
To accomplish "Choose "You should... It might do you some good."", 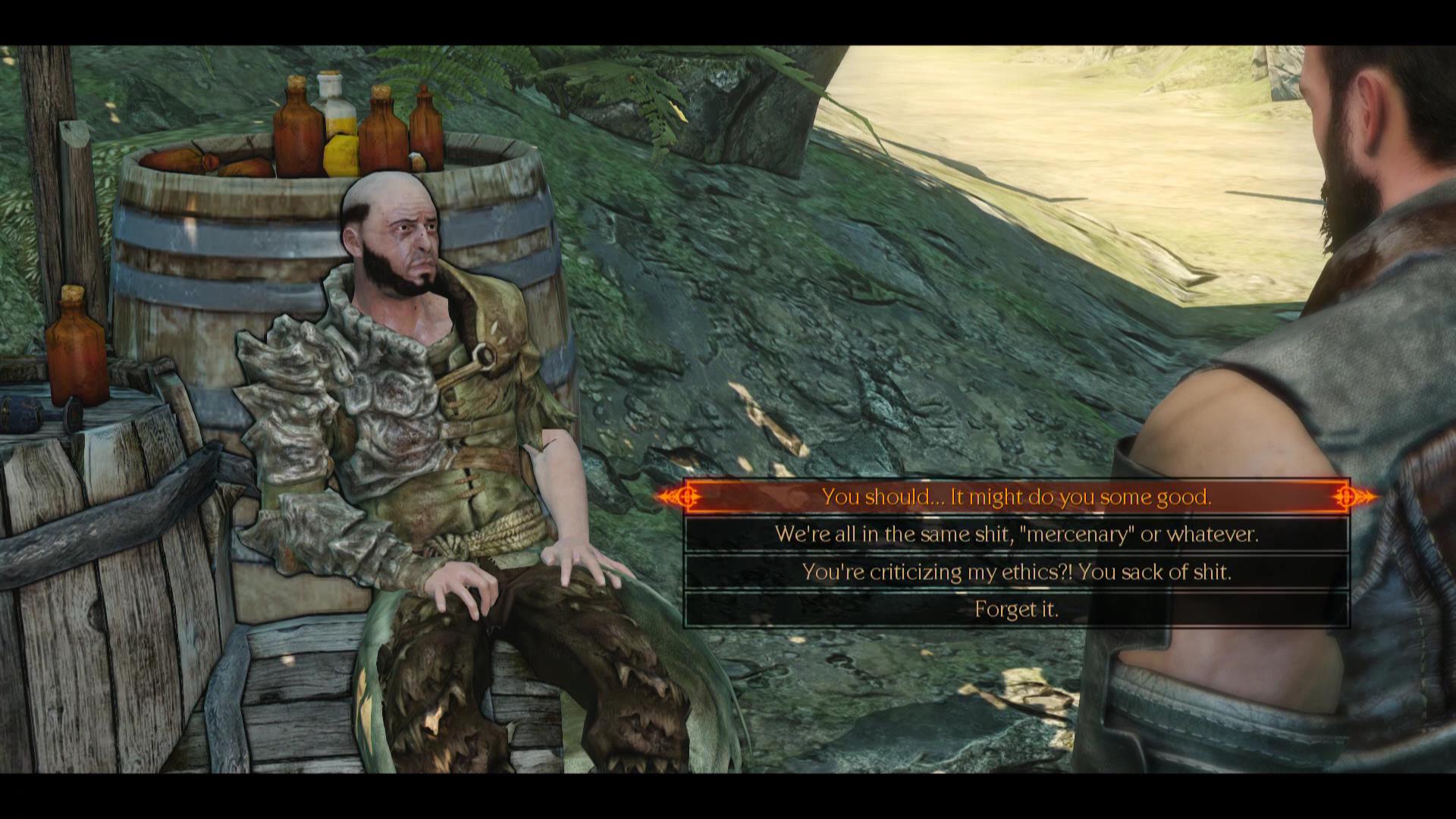I will click(x=1016, y=497).
